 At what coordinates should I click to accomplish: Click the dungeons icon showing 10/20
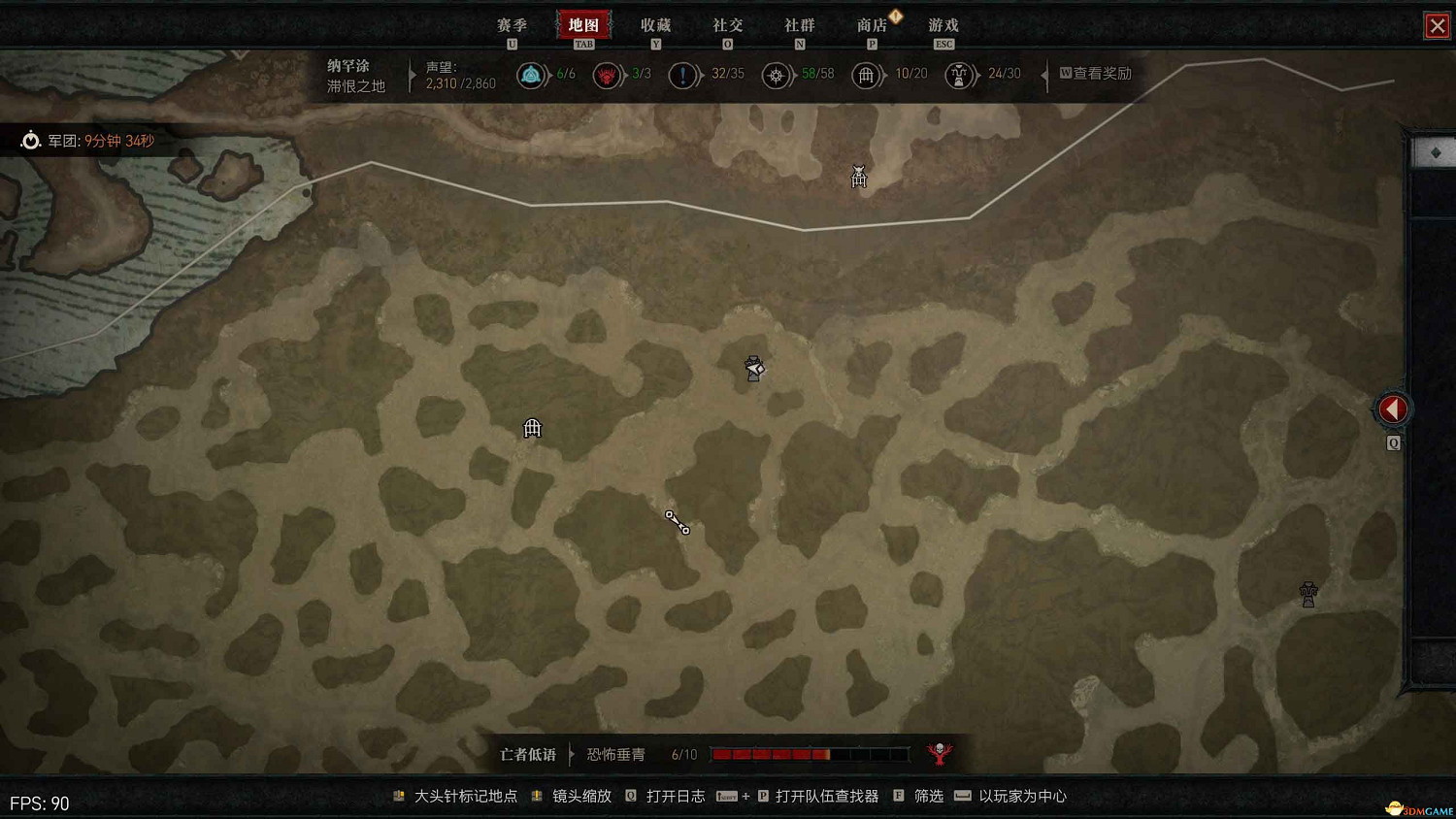[867, 75]
